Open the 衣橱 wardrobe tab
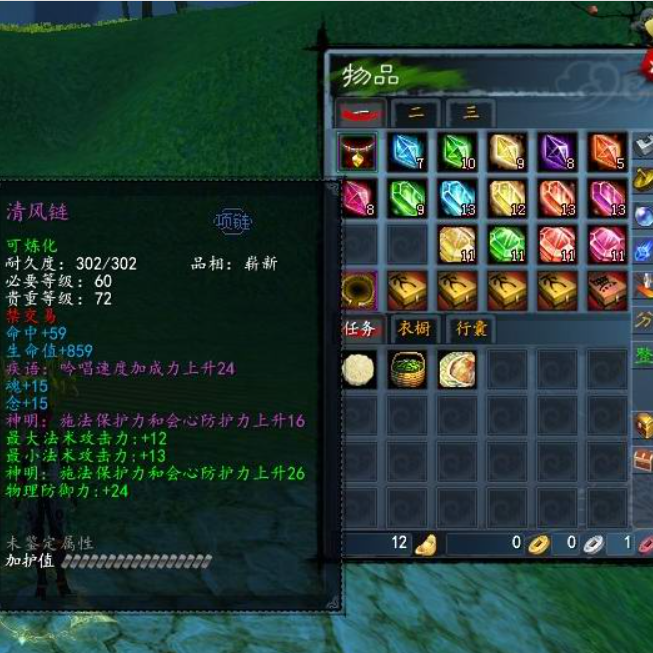 (415, 328)
